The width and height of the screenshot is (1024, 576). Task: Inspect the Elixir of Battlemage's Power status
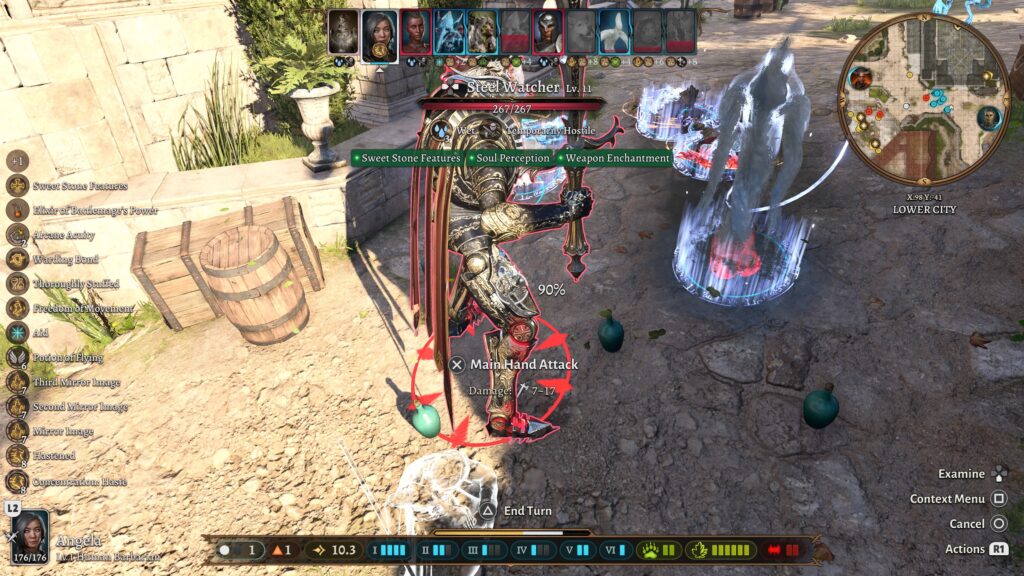(18, 210)
